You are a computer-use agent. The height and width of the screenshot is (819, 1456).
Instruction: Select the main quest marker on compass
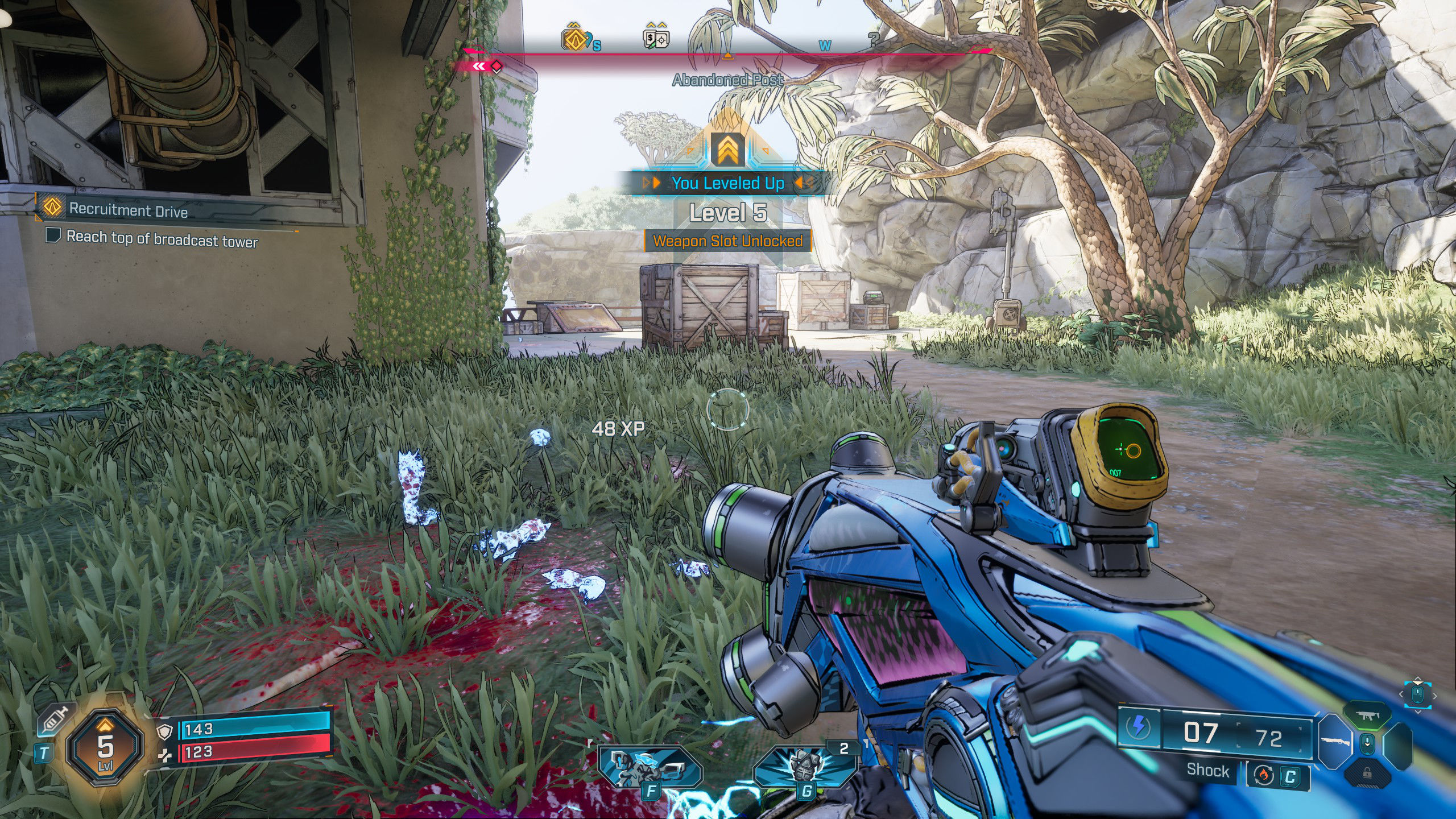coord(574,38)
